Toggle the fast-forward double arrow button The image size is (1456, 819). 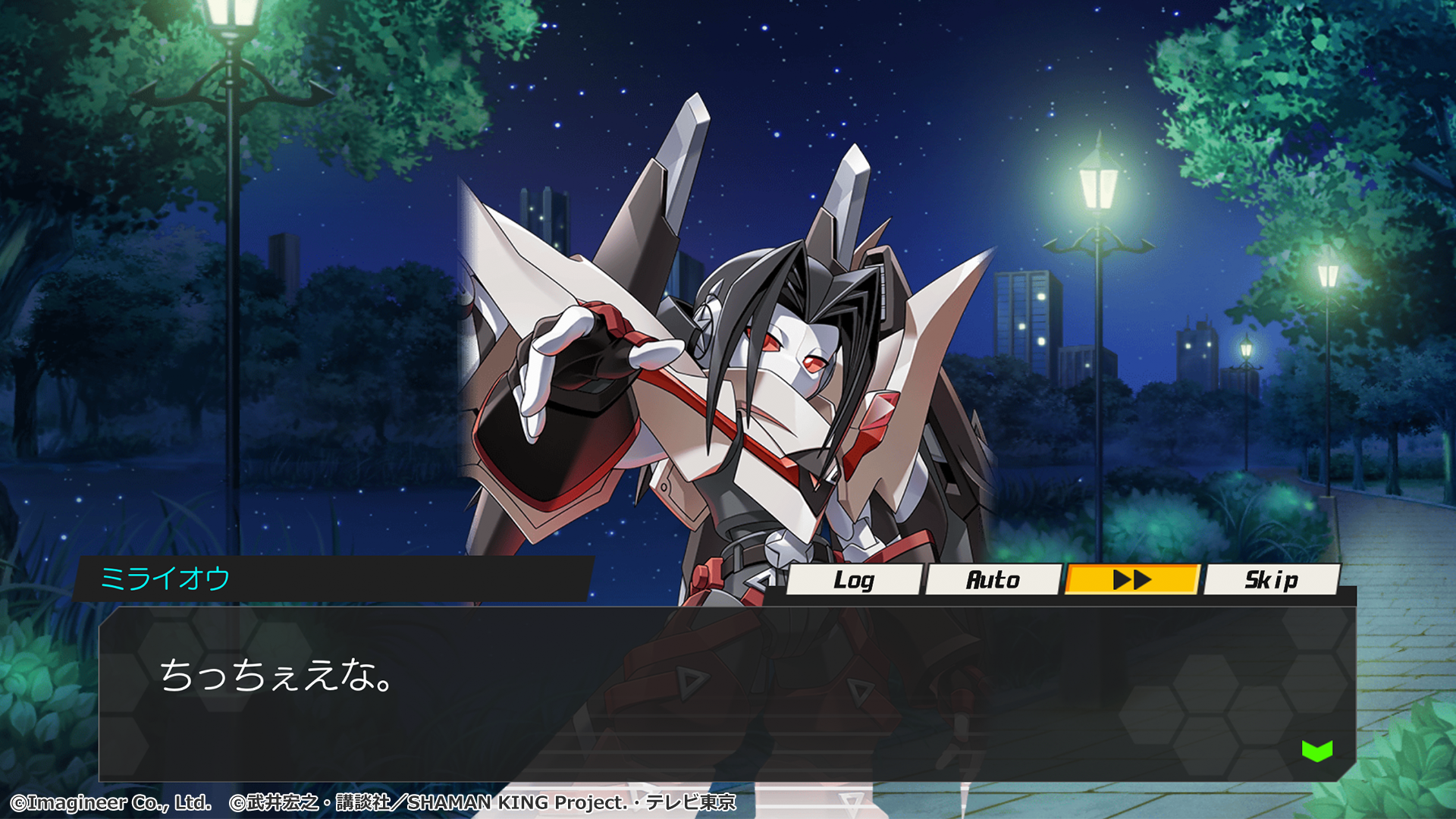click(x=1132, y=580)
